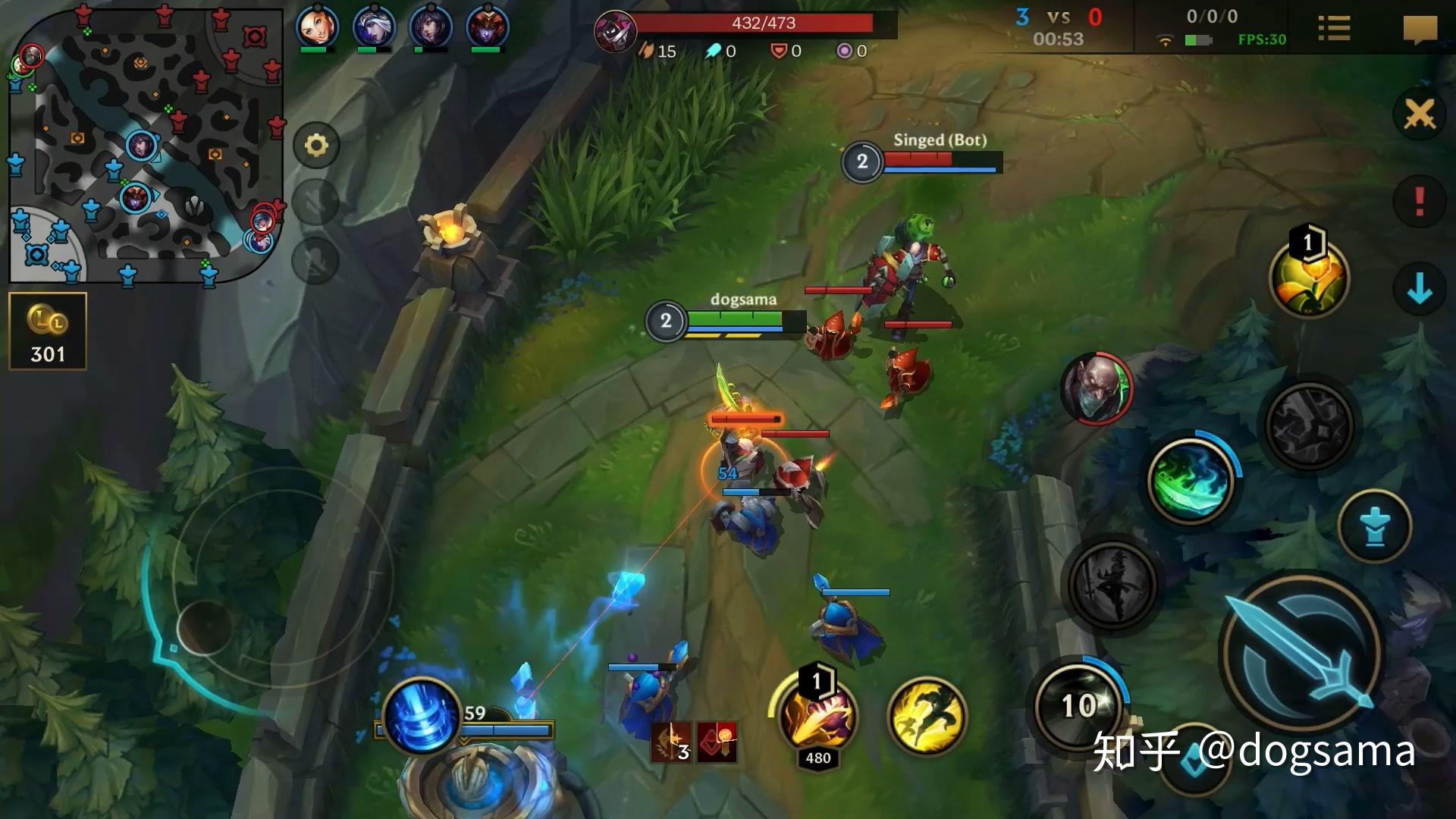The image size is (1456, 819).
Task: Open the shop via the 301 gold button
Action: coord(48,331)
